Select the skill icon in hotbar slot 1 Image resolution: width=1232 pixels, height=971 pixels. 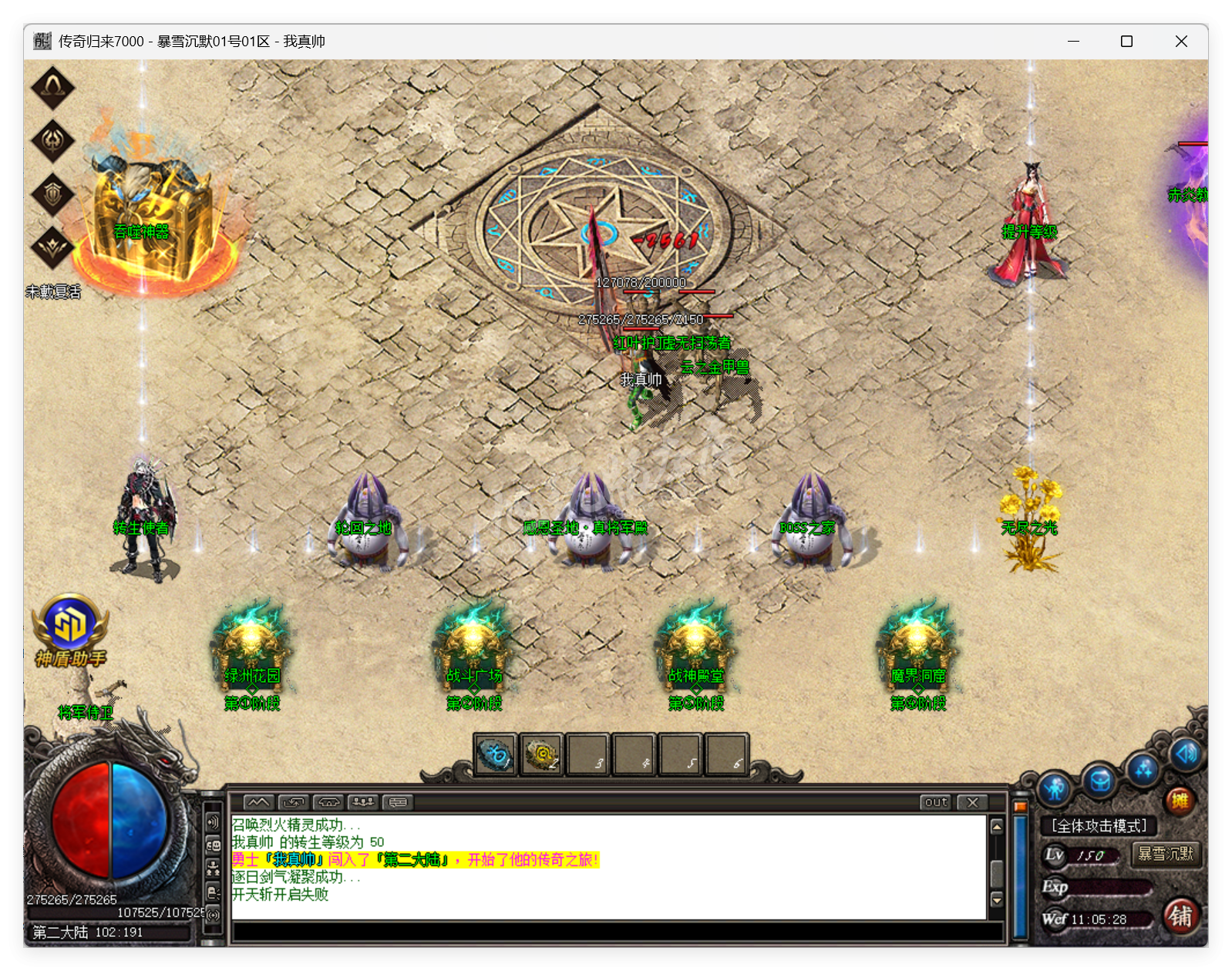pyautogui.click(x=497, y=756)
